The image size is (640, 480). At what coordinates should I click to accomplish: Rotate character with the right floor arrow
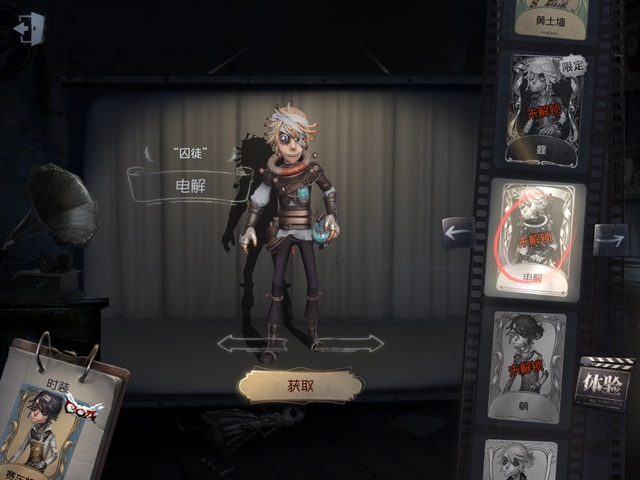pos(361,344)
